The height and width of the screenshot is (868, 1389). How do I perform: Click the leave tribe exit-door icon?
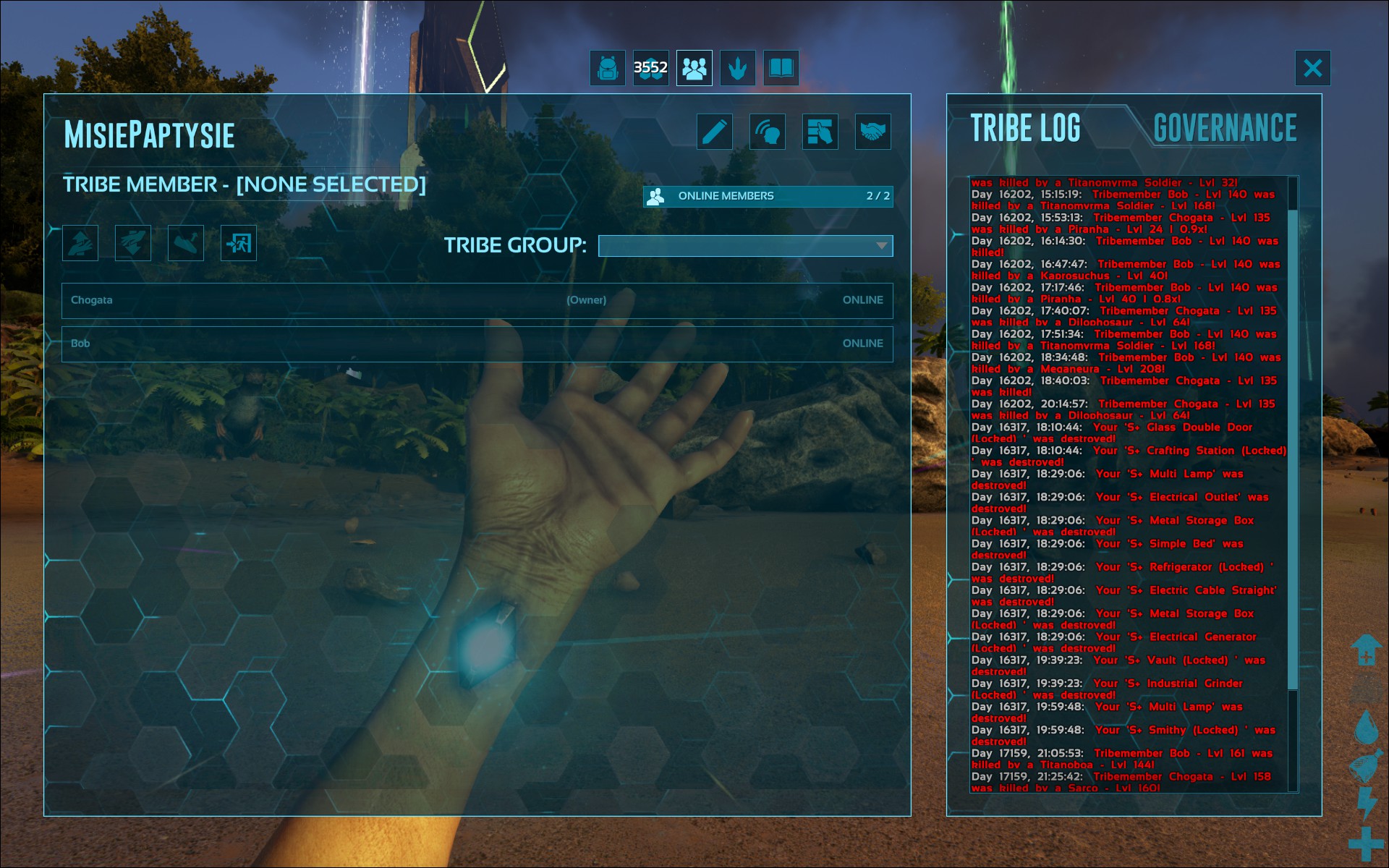click(239, 243)
